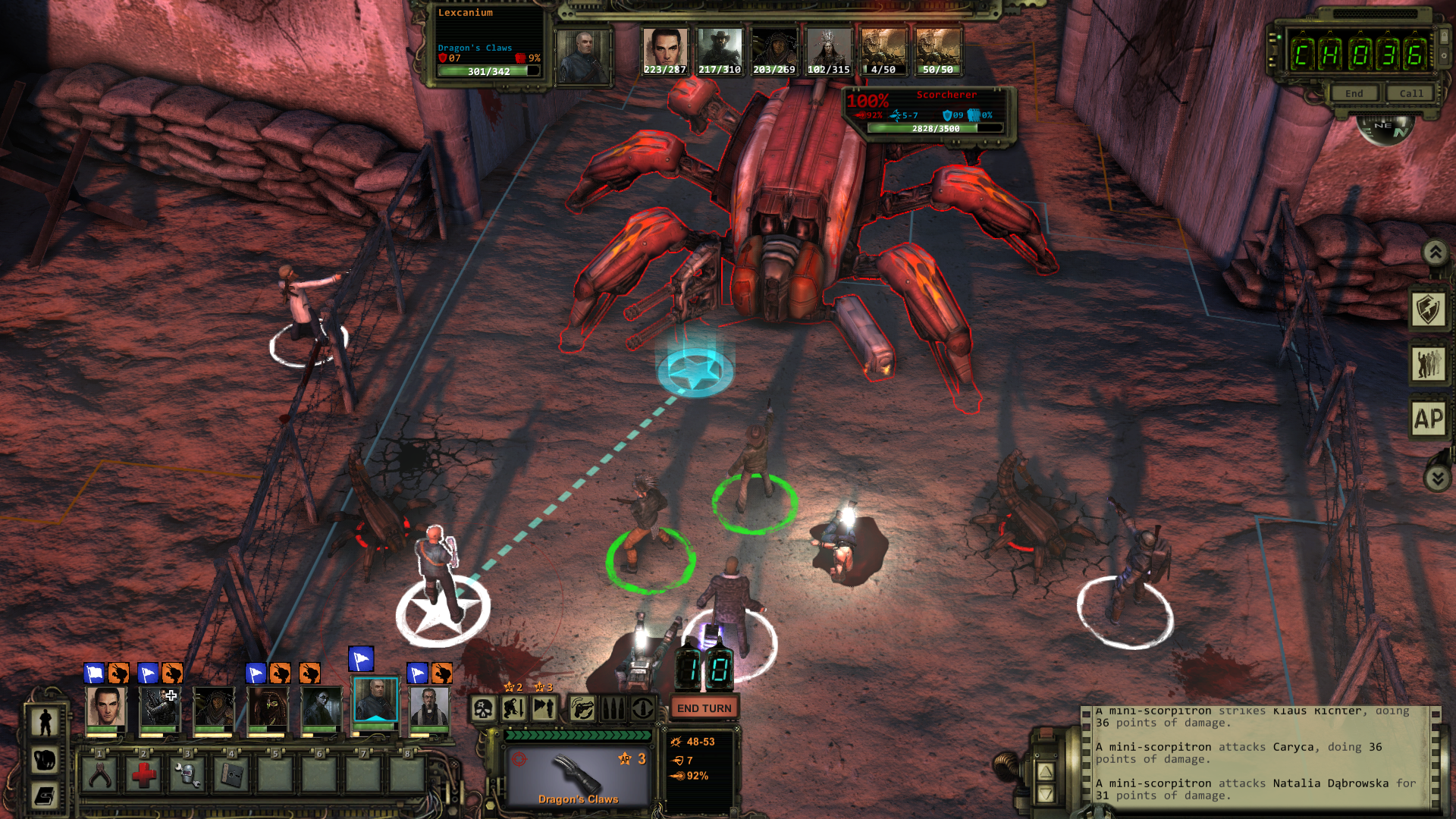End the current combat turn

(704, 708)
